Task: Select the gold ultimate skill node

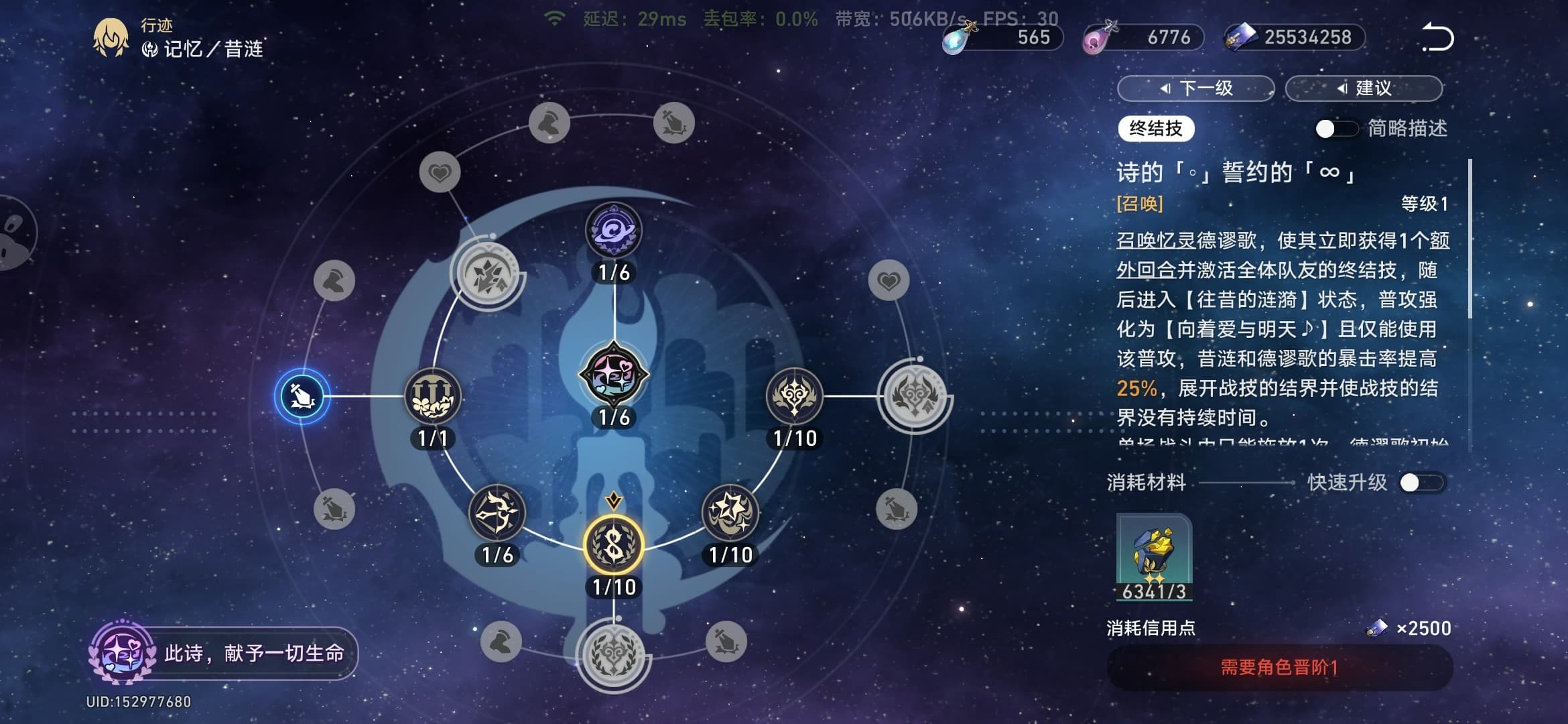Action: [x=614, y=544]
